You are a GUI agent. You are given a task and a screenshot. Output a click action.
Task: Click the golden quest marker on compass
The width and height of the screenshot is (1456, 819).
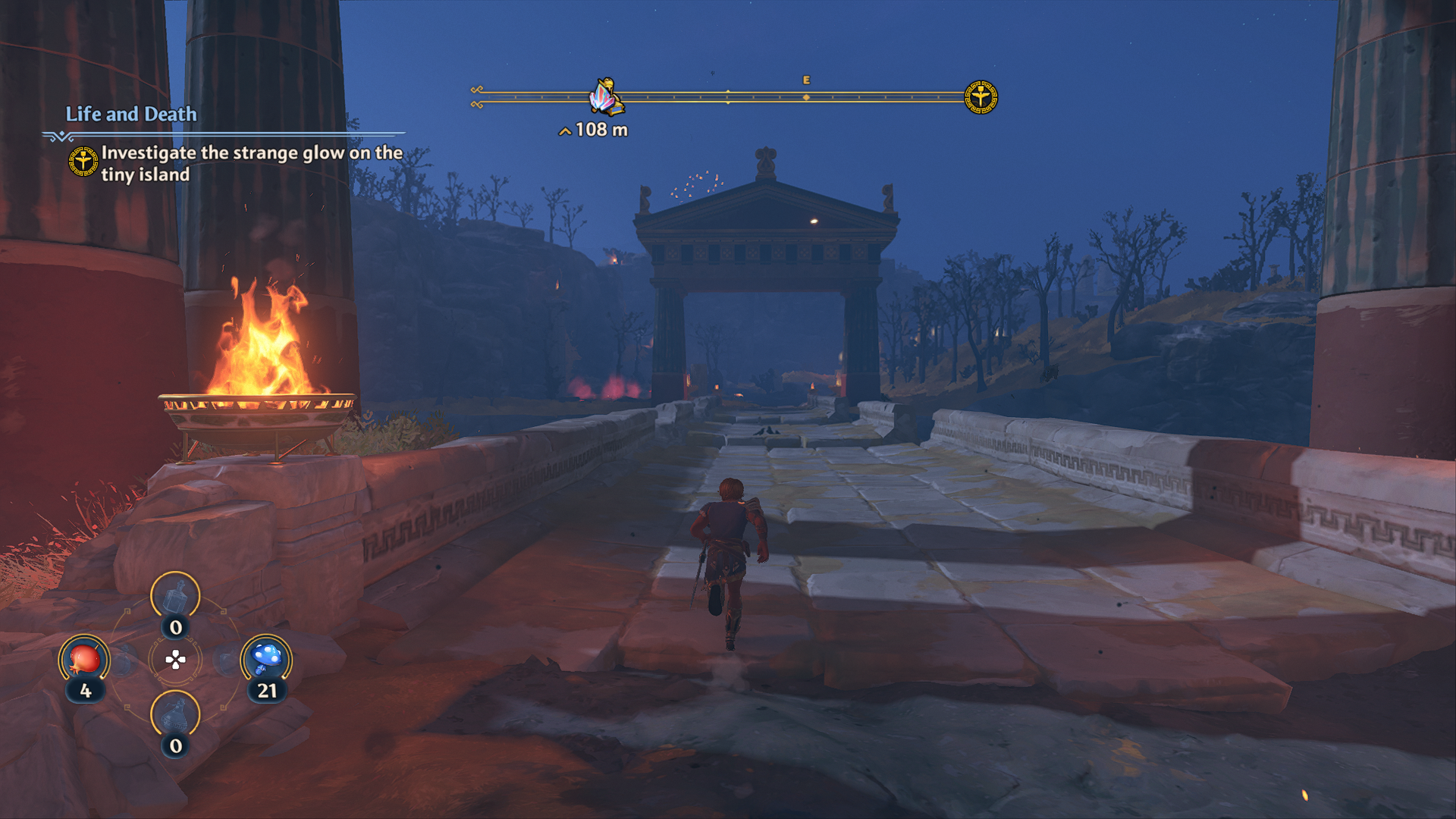[x=981, y=97]
